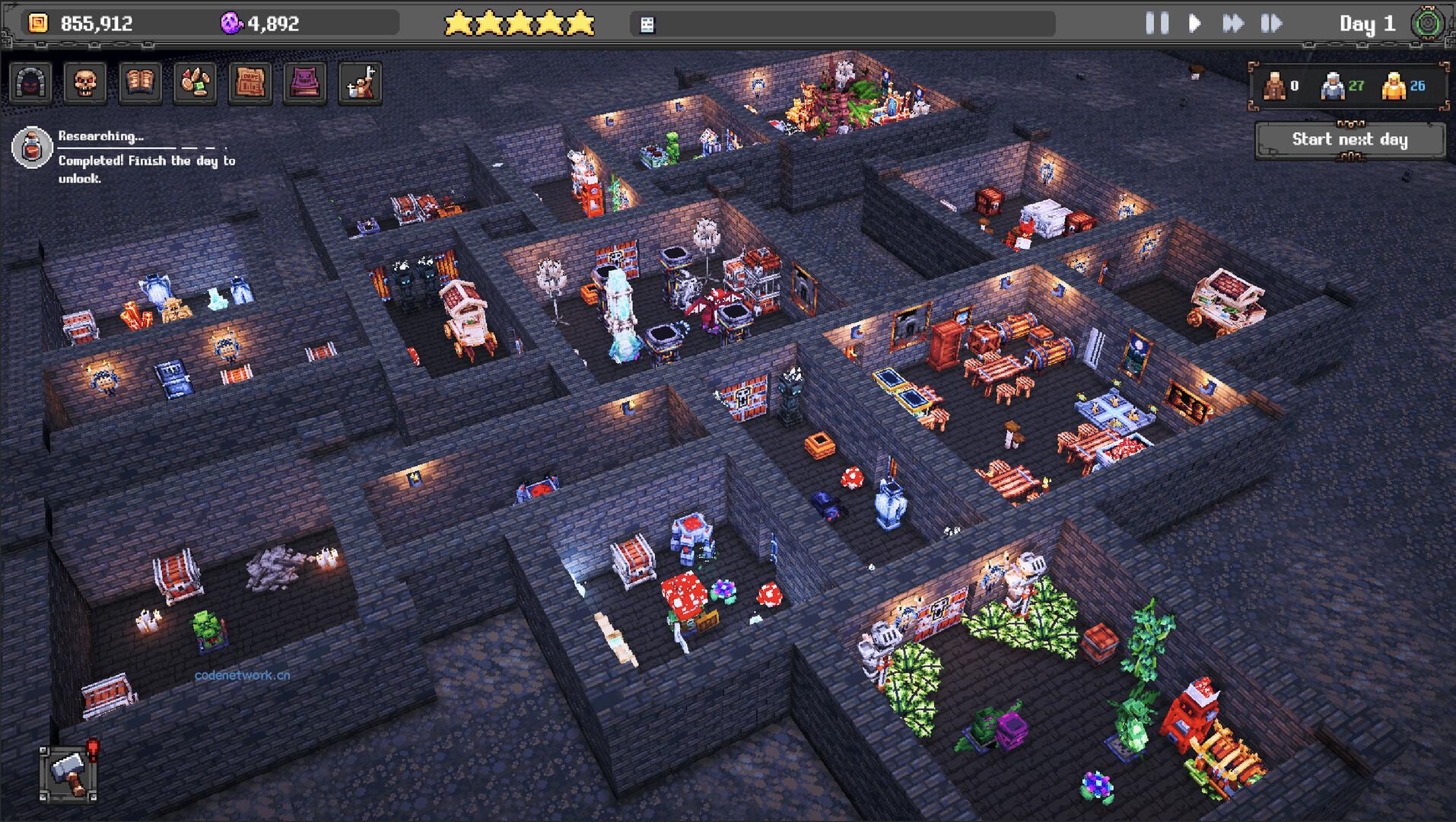1456x822 pixels.
Task: Resume play at normal speed
Action: point(1194,24)
